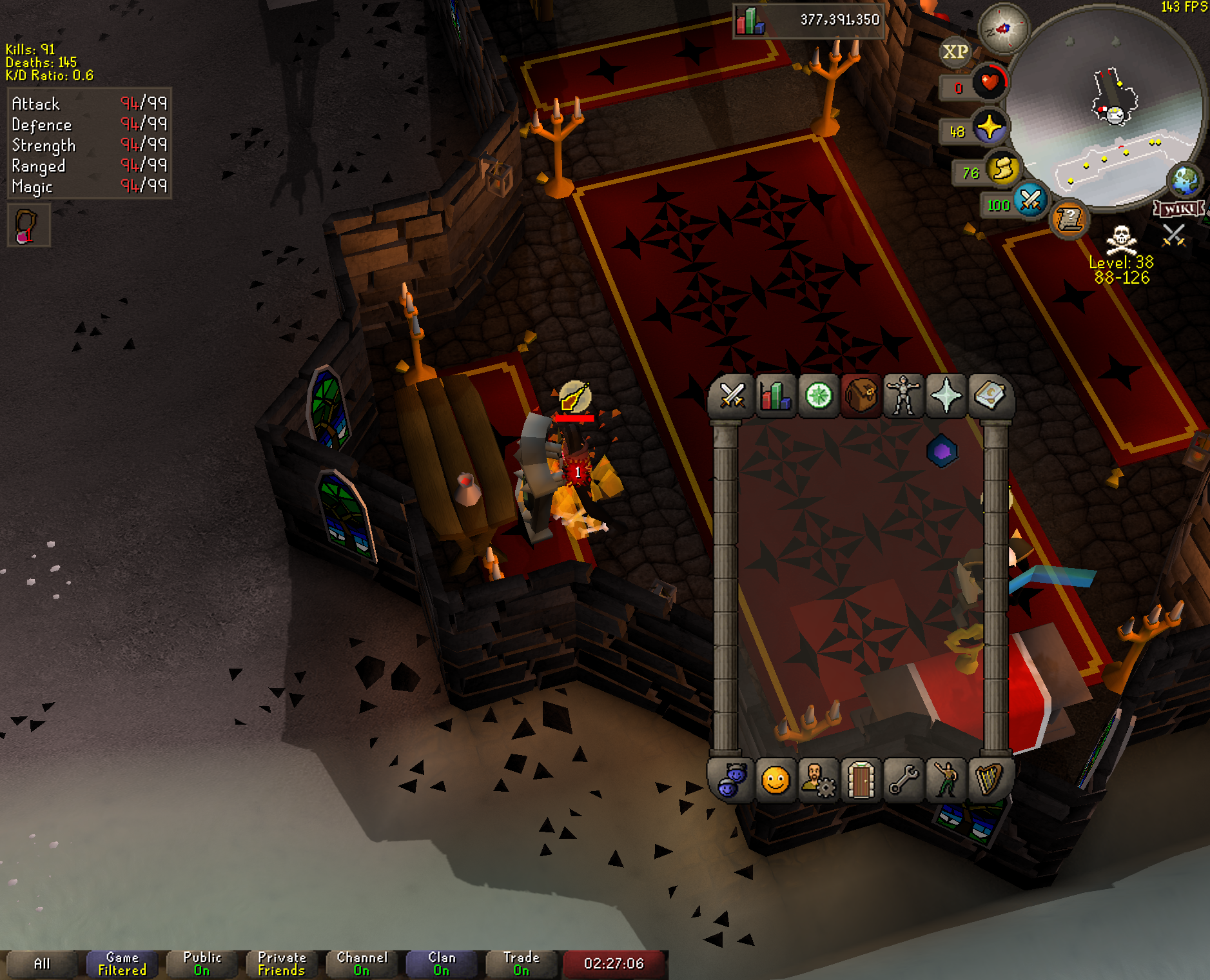Open the Logout door tab

tap(861, 780)
